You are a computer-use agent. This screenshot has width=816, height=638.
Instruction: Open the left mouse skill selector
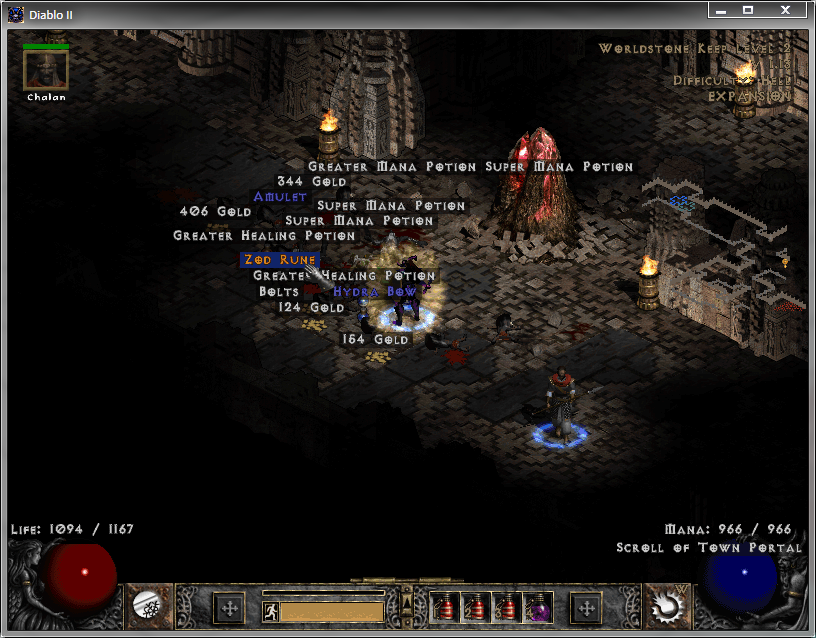(x=148, y=604)
